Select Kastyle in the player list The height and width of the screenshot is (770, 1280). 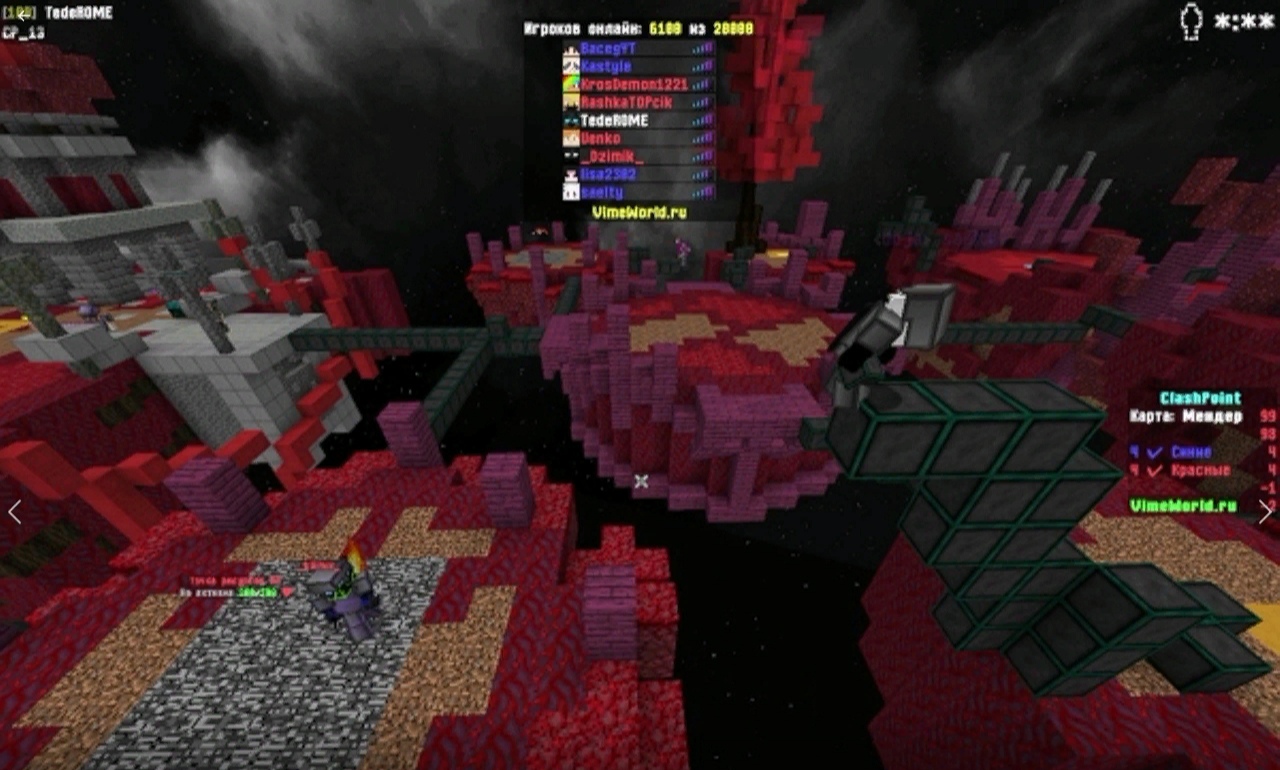638,66
